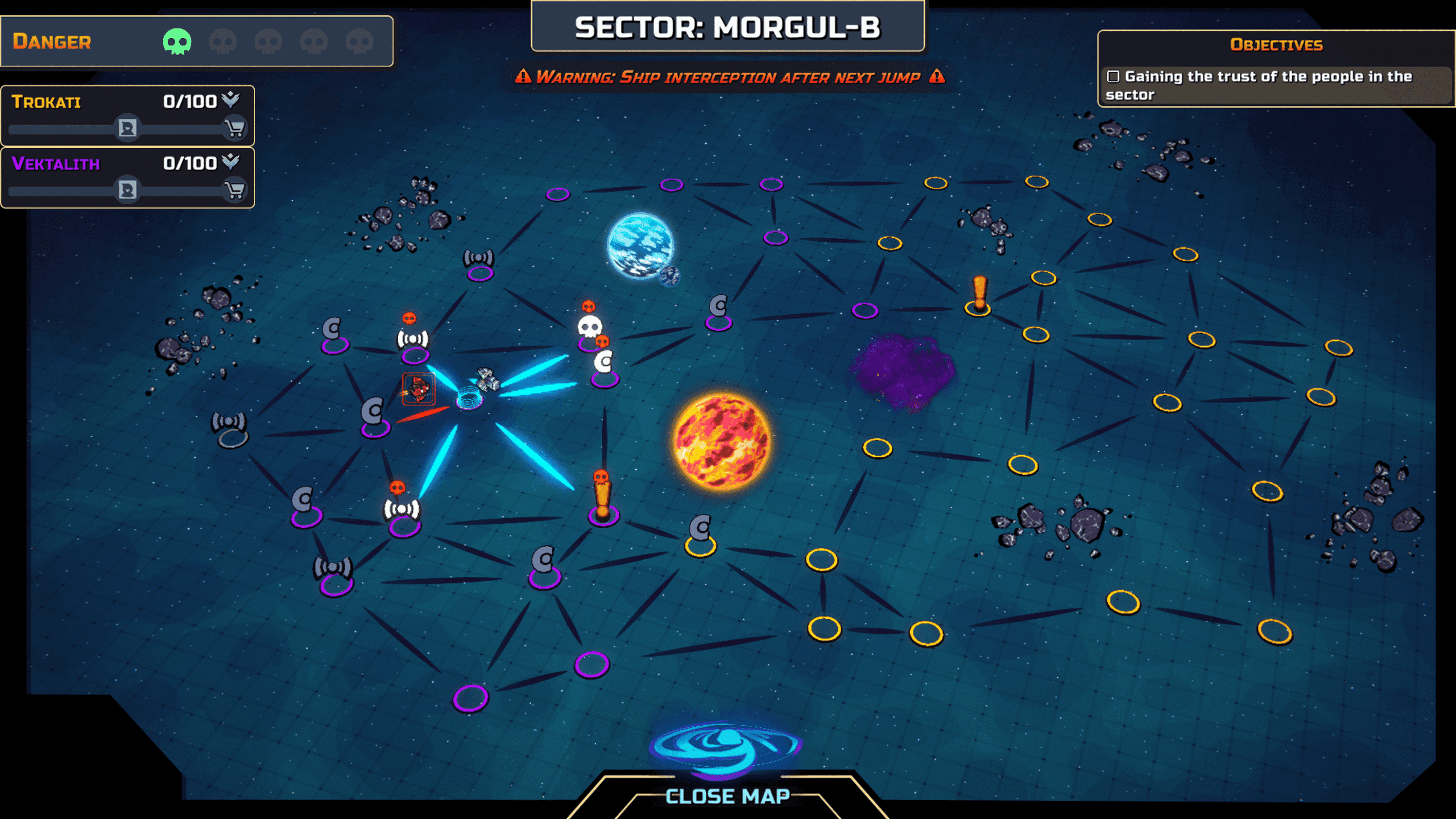The height and width of the screenshot is (819, 1456).
Task: Select the white skull map node
Action: pyautogui.click(x=589, y=328)
